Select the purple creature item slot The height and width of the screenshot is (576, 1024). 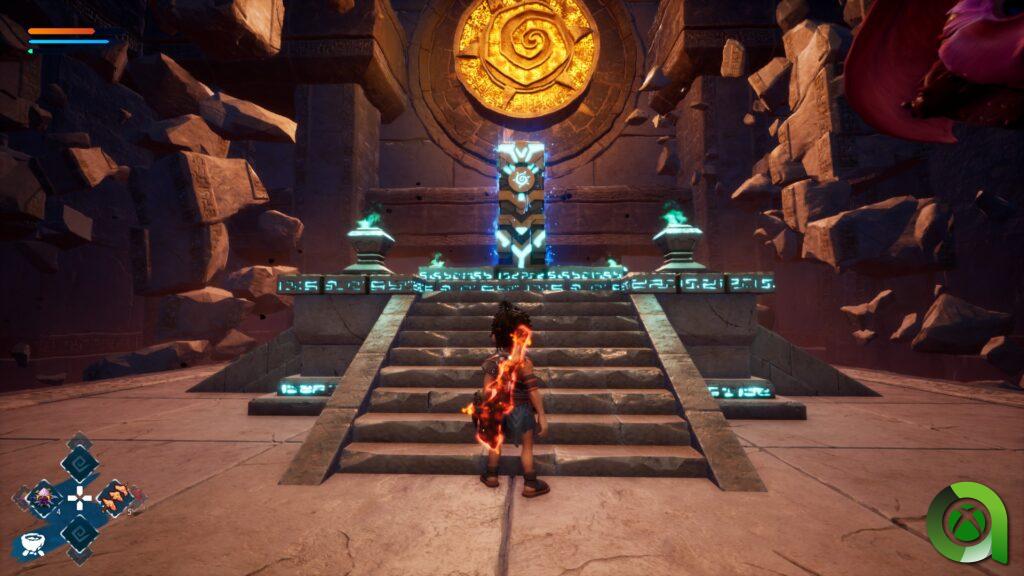click(x=44, y=497)
